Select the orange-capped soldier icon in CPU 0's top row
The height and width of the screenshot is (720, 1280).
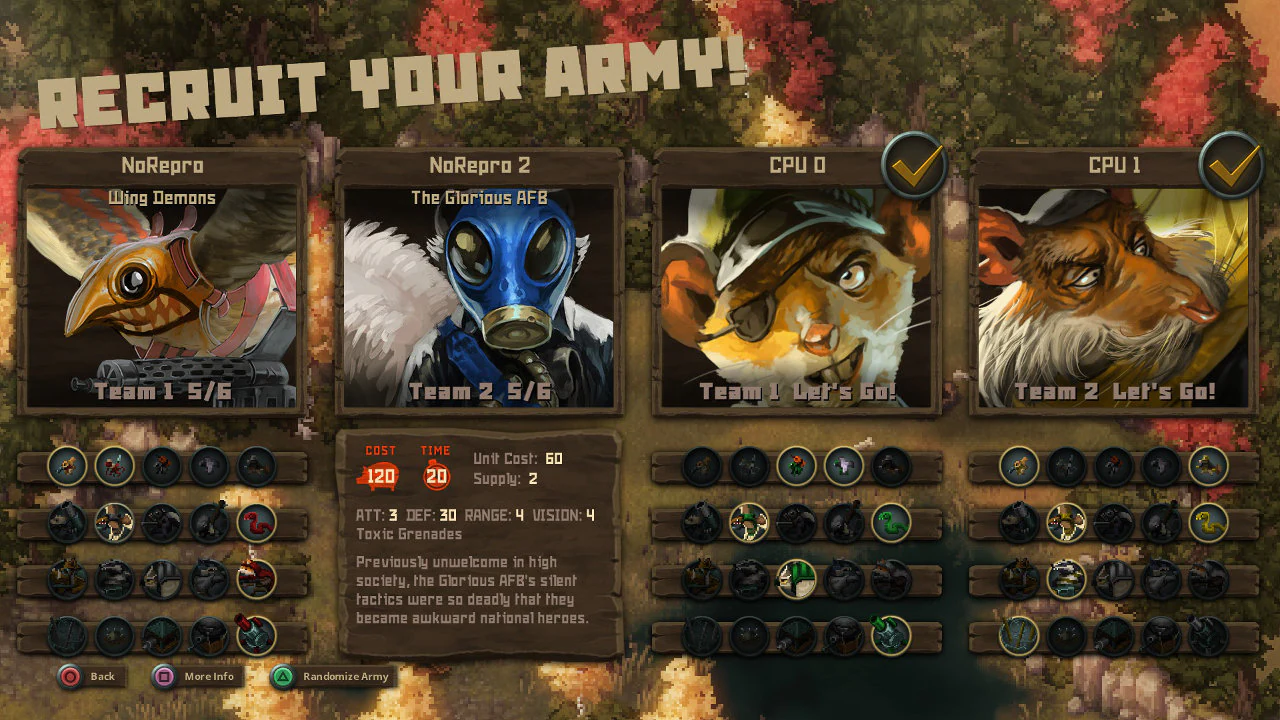(795, 466)
